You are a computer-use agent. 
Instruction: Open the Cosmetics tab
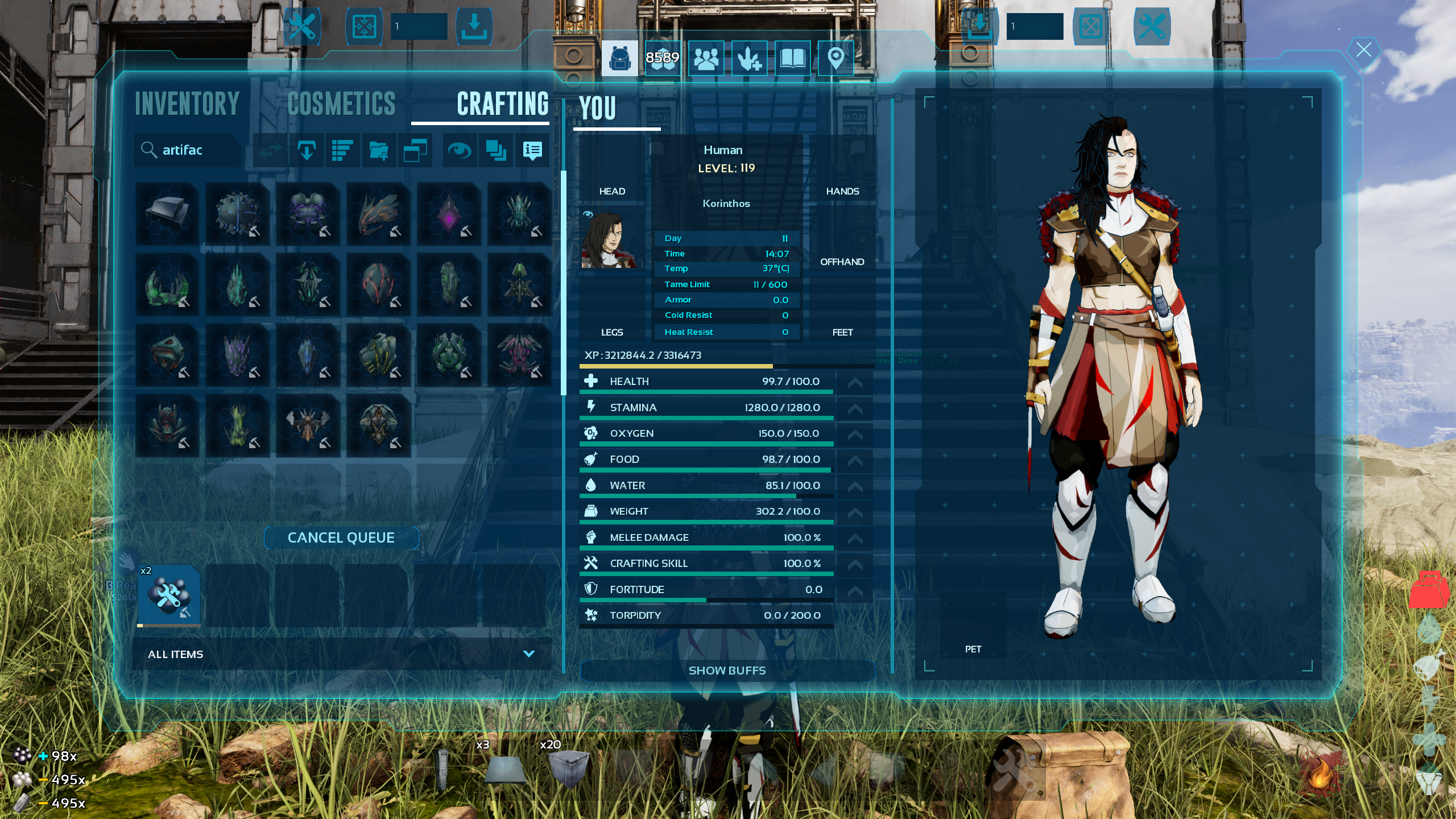point(341,104)
